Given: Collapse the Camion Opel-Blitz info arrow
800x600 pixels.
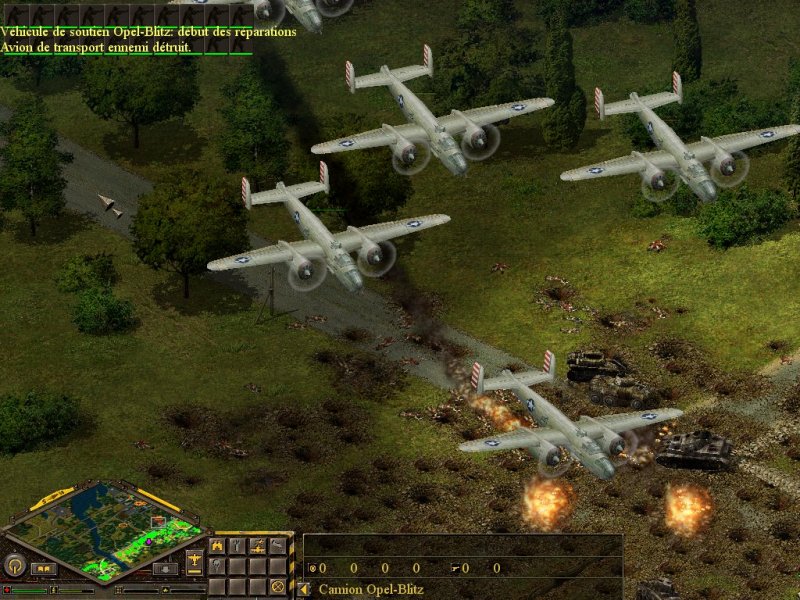Looking at the screenshot, I should coord(304,590).
